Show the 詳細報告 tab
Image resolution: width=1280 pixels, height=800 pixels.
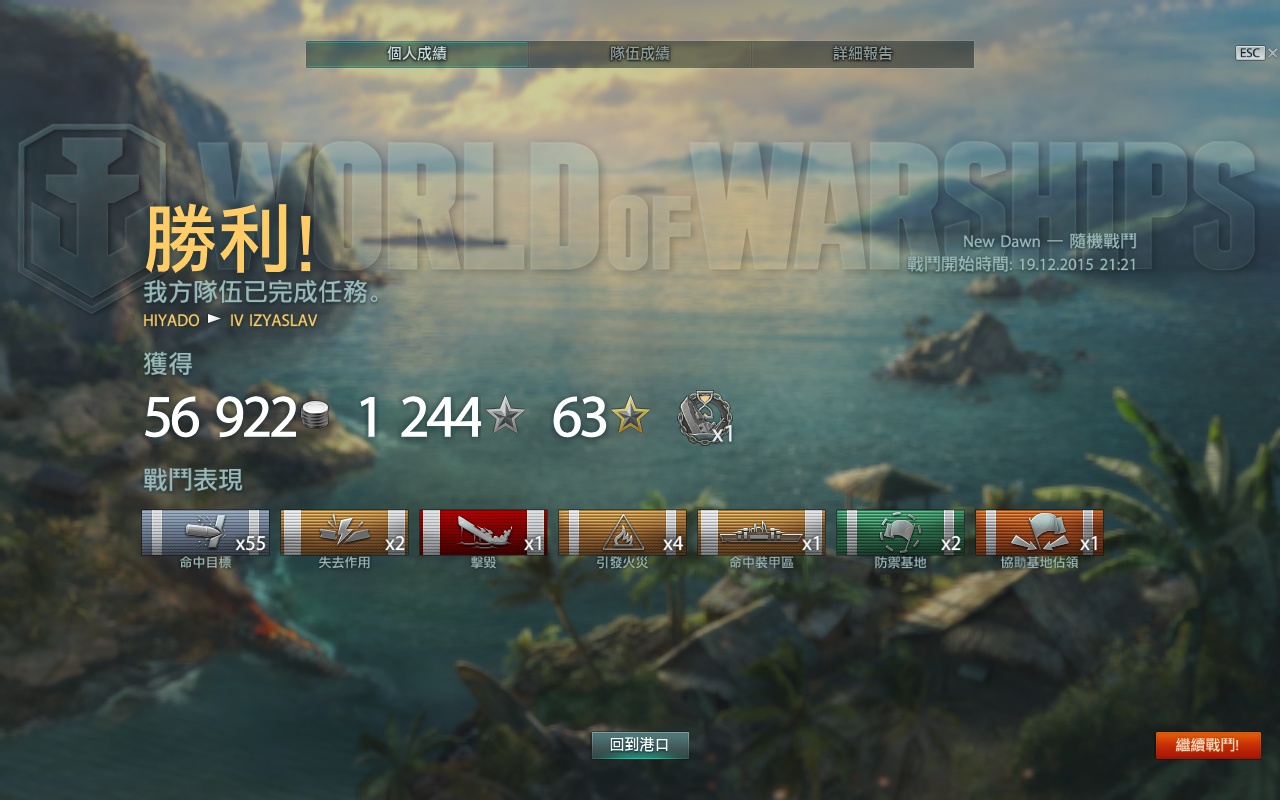pos(862,54)
